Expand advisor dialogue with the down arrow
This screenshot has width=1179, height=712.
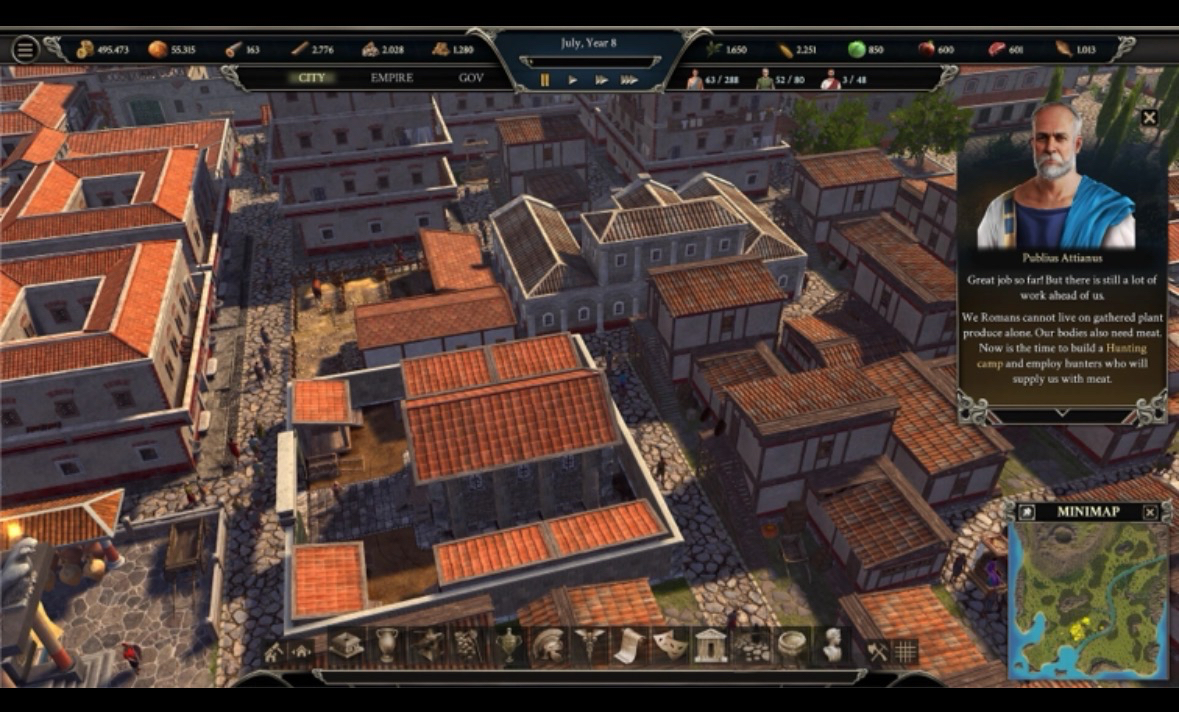point(1061,413)
